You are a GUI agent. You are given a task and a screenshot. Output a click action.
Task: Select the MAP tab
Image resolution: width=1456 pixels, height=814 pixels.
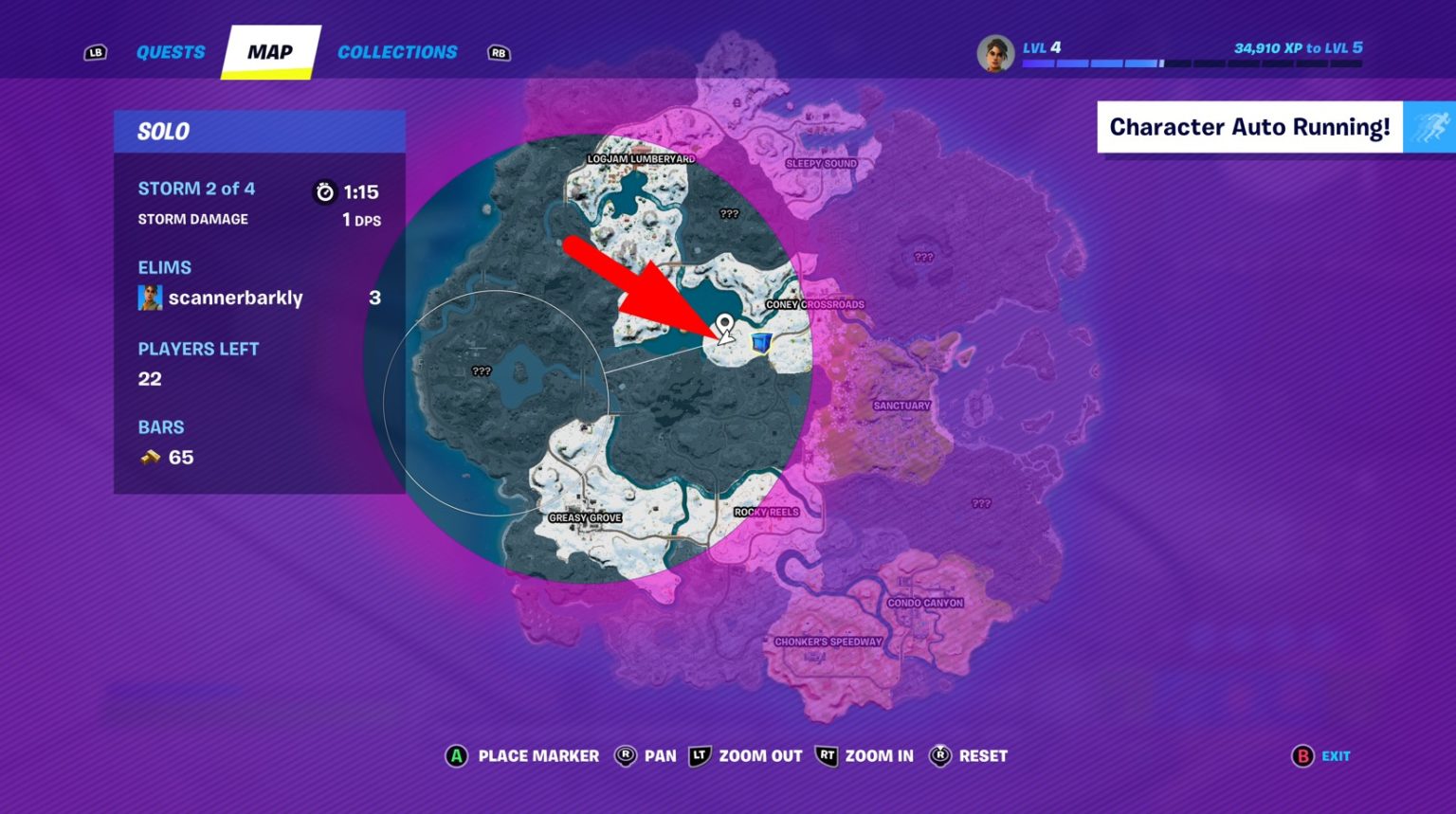(269, 52)
